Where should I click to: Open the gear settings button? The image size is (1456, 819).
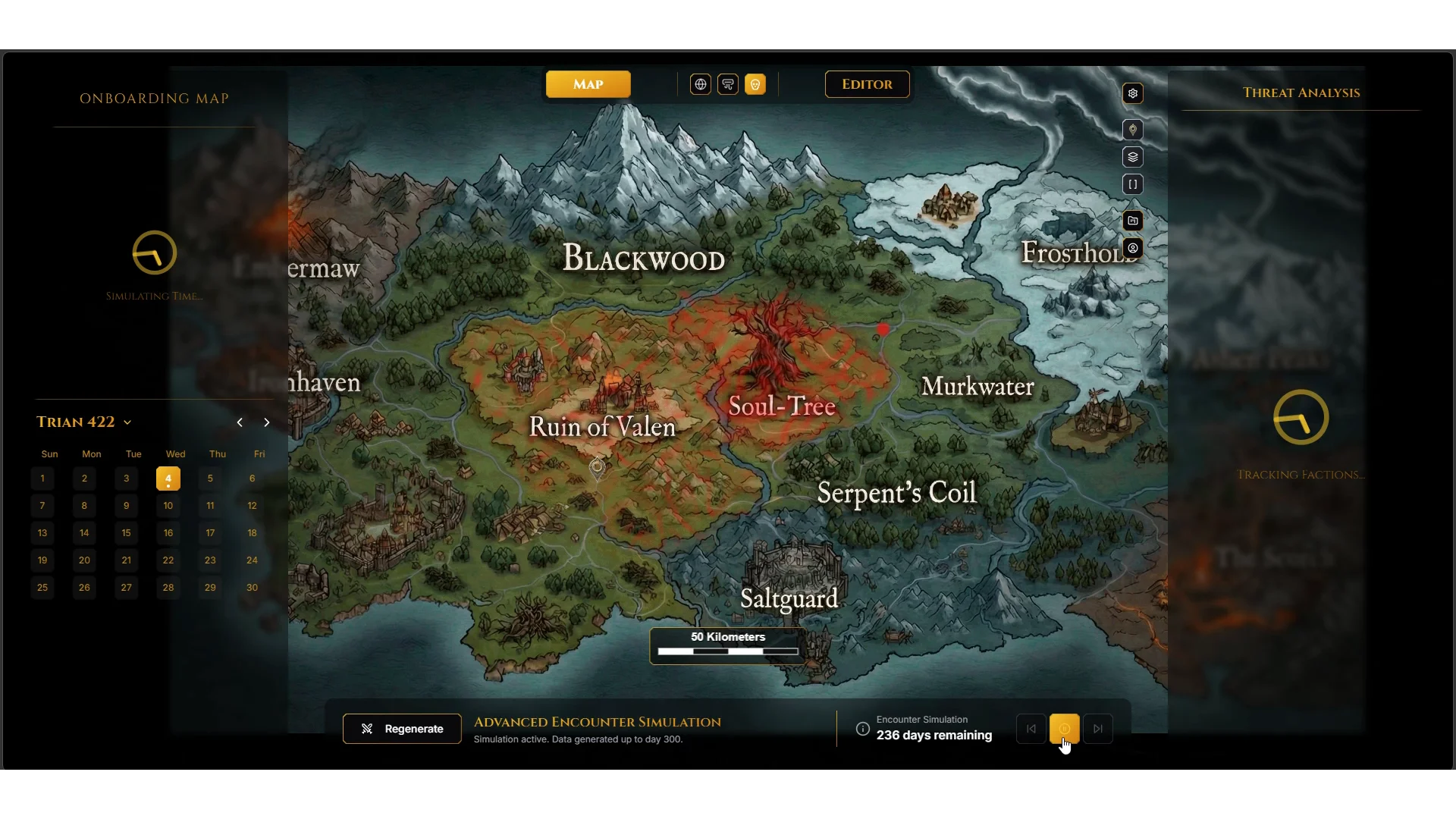point(1133,93)
